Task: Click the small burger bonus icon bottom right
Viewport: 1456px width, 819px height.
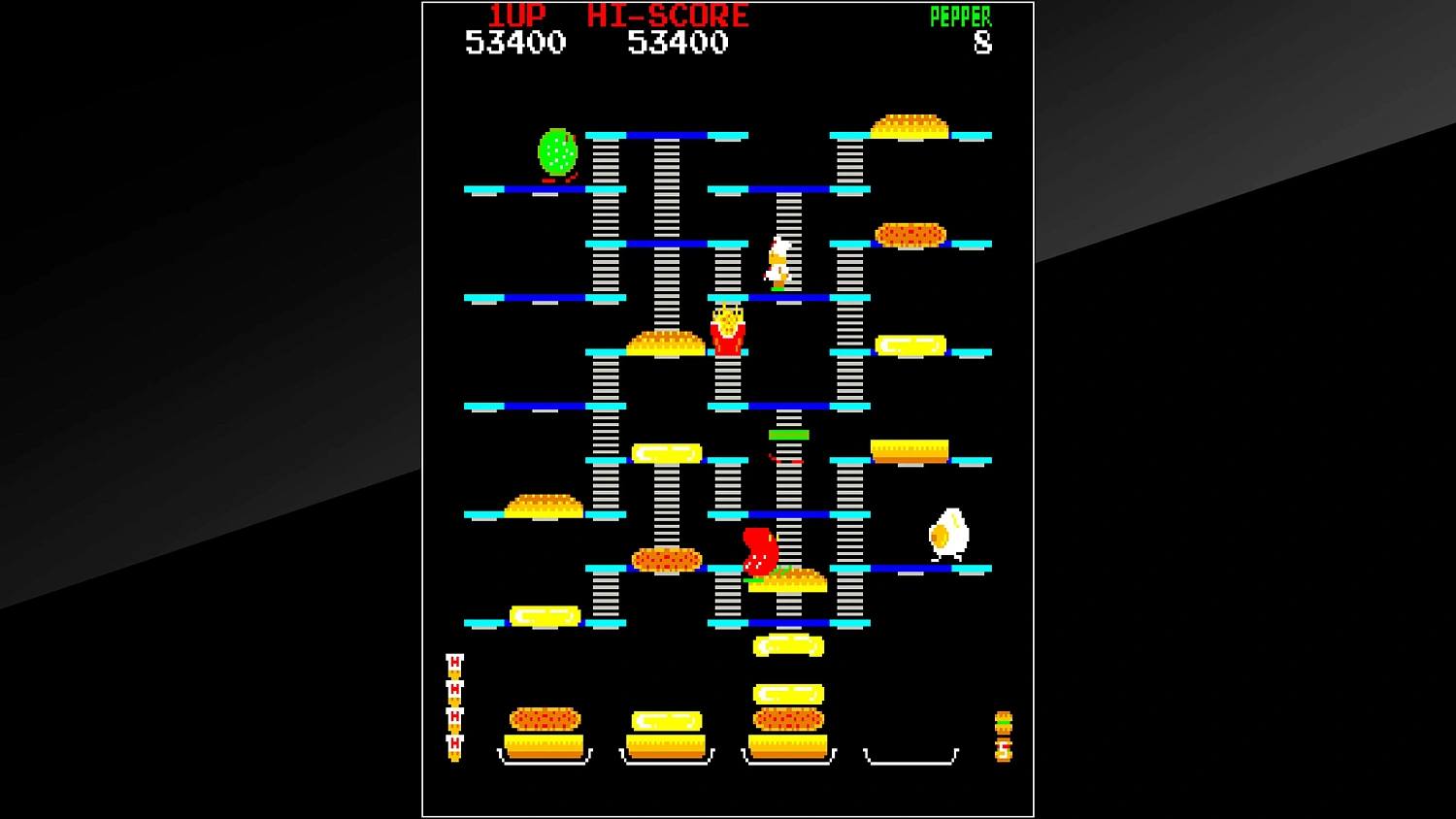Action: pos(1002,720)
